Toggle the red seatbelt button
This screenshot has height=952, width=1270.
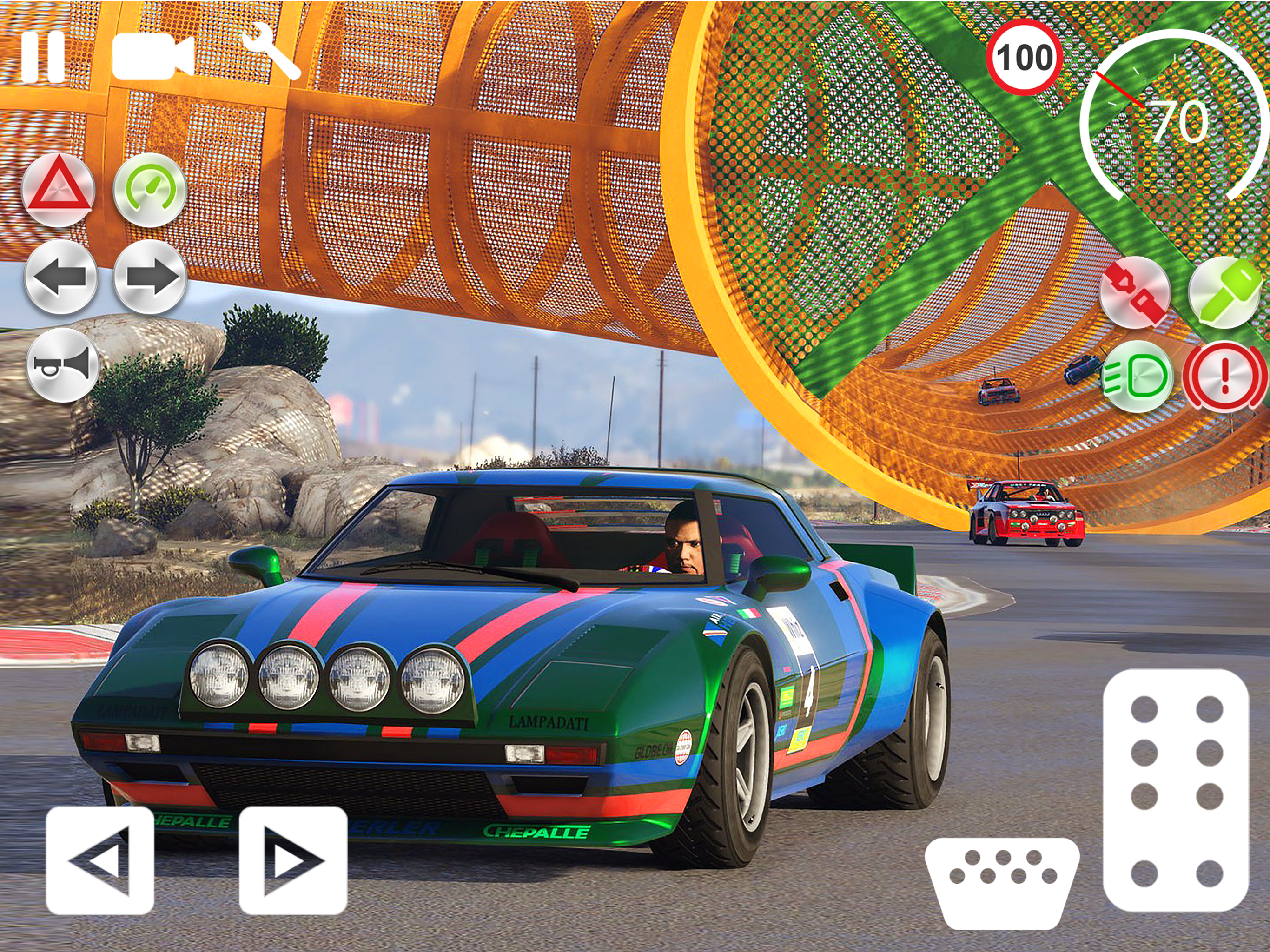[1135, 292]
